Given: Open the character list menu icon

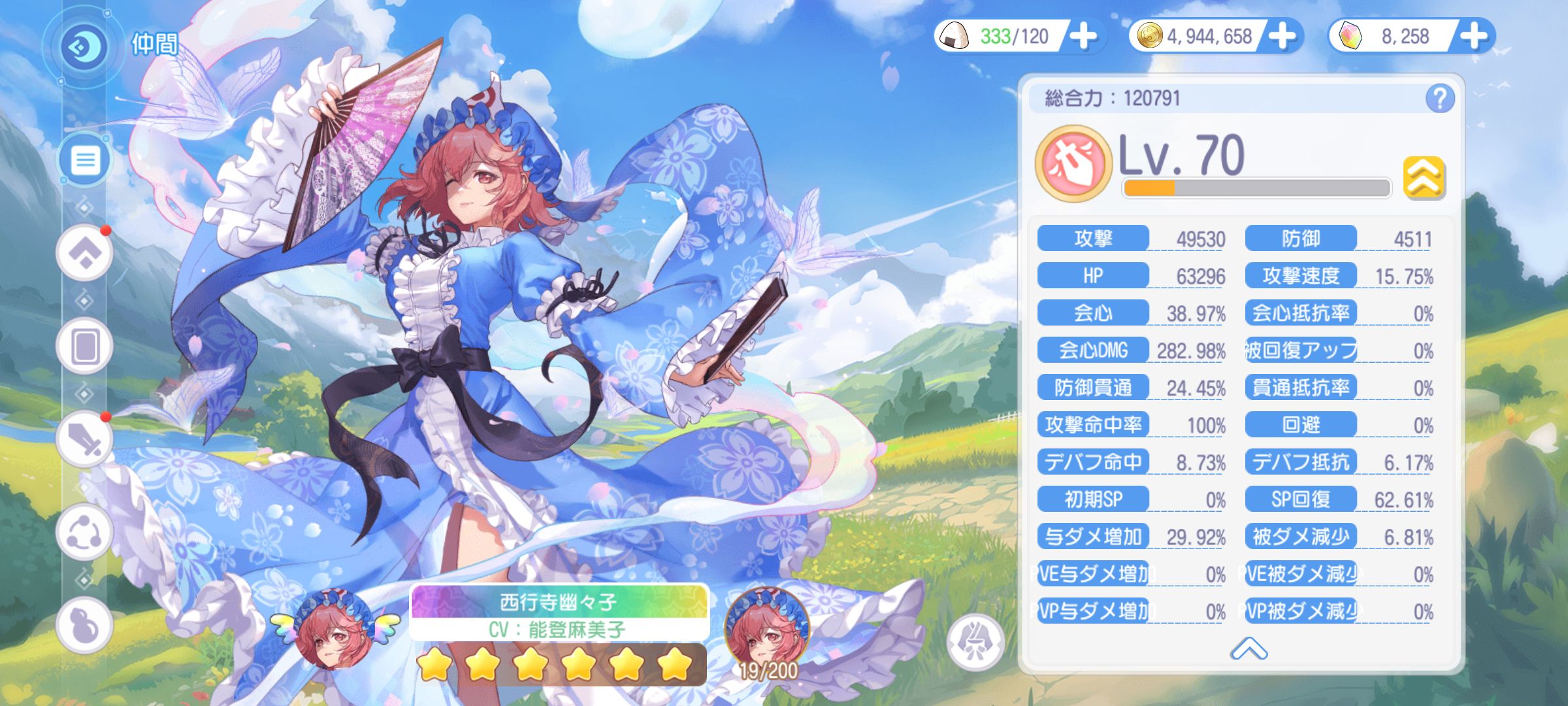Looking at the screenshot, I should (85, 158).
